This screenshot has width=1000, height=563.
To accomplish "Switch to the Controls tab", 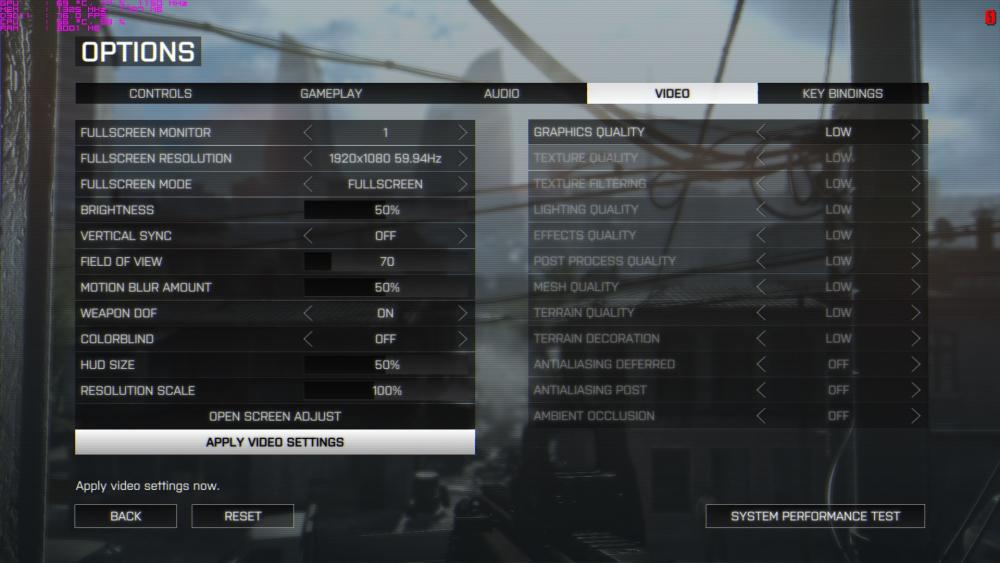I will 160,94.
